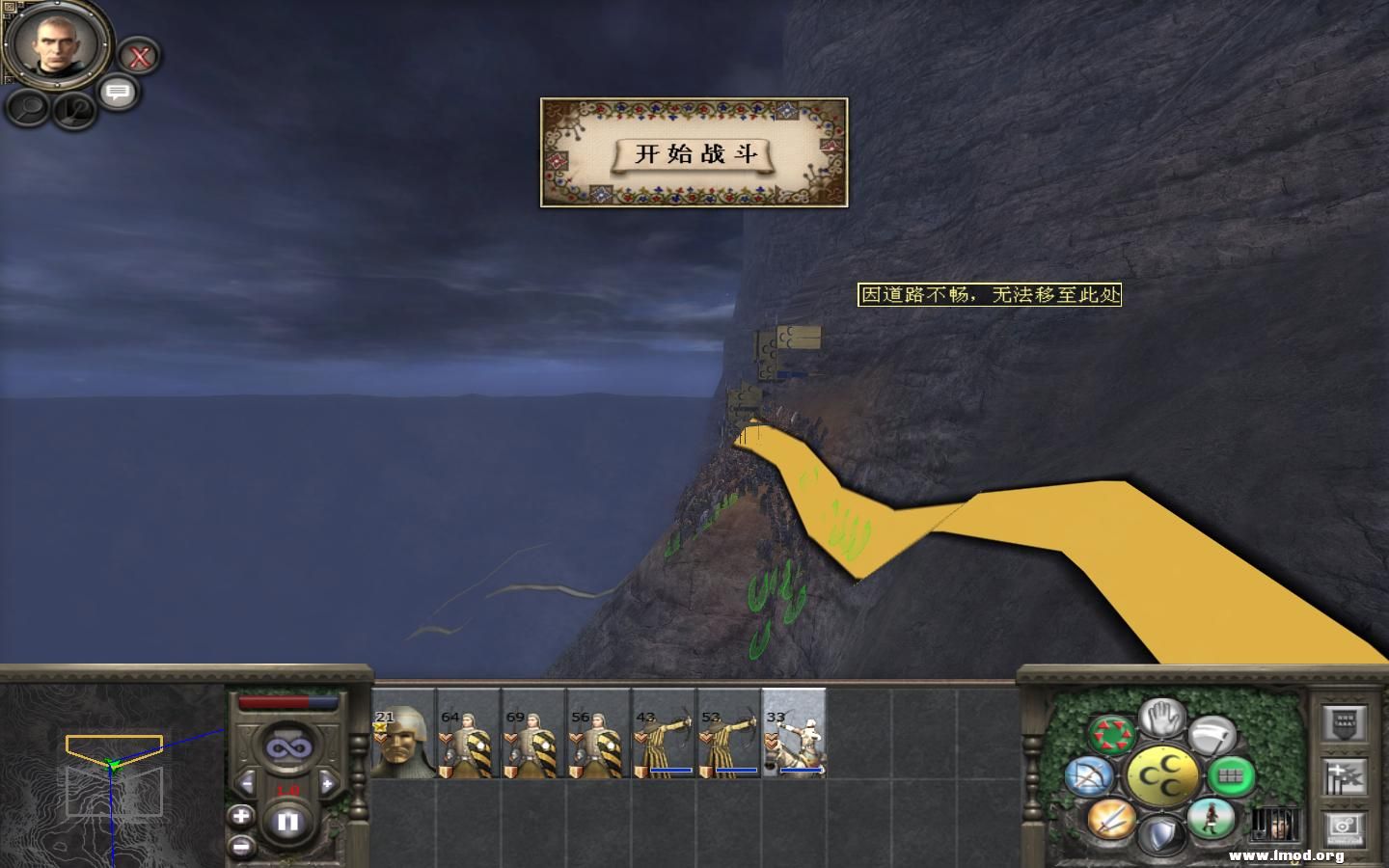
Task: Select the halt command hand icon
Action: click(1161, 720)
